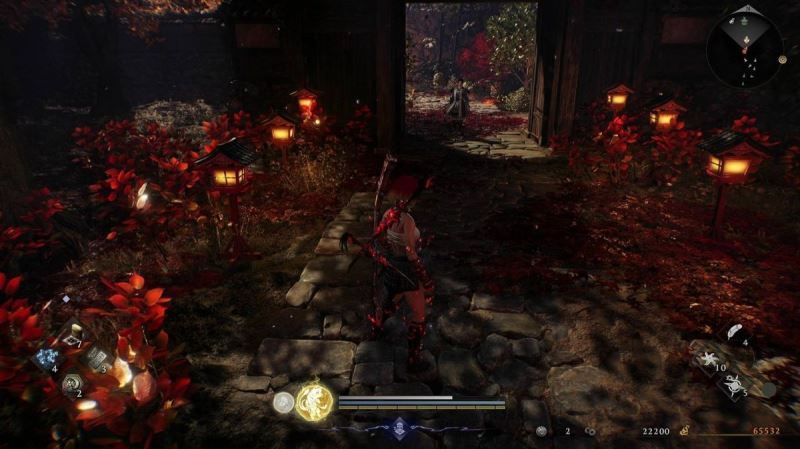
Task: Select the white feather item slot
Action: pyautogui.click(x=731, y=333)
